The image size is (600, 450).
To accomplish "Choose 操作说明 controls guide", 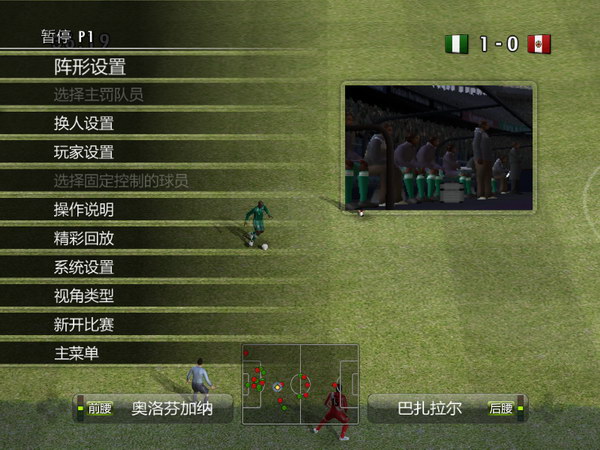I will click(x=84, y=210).
